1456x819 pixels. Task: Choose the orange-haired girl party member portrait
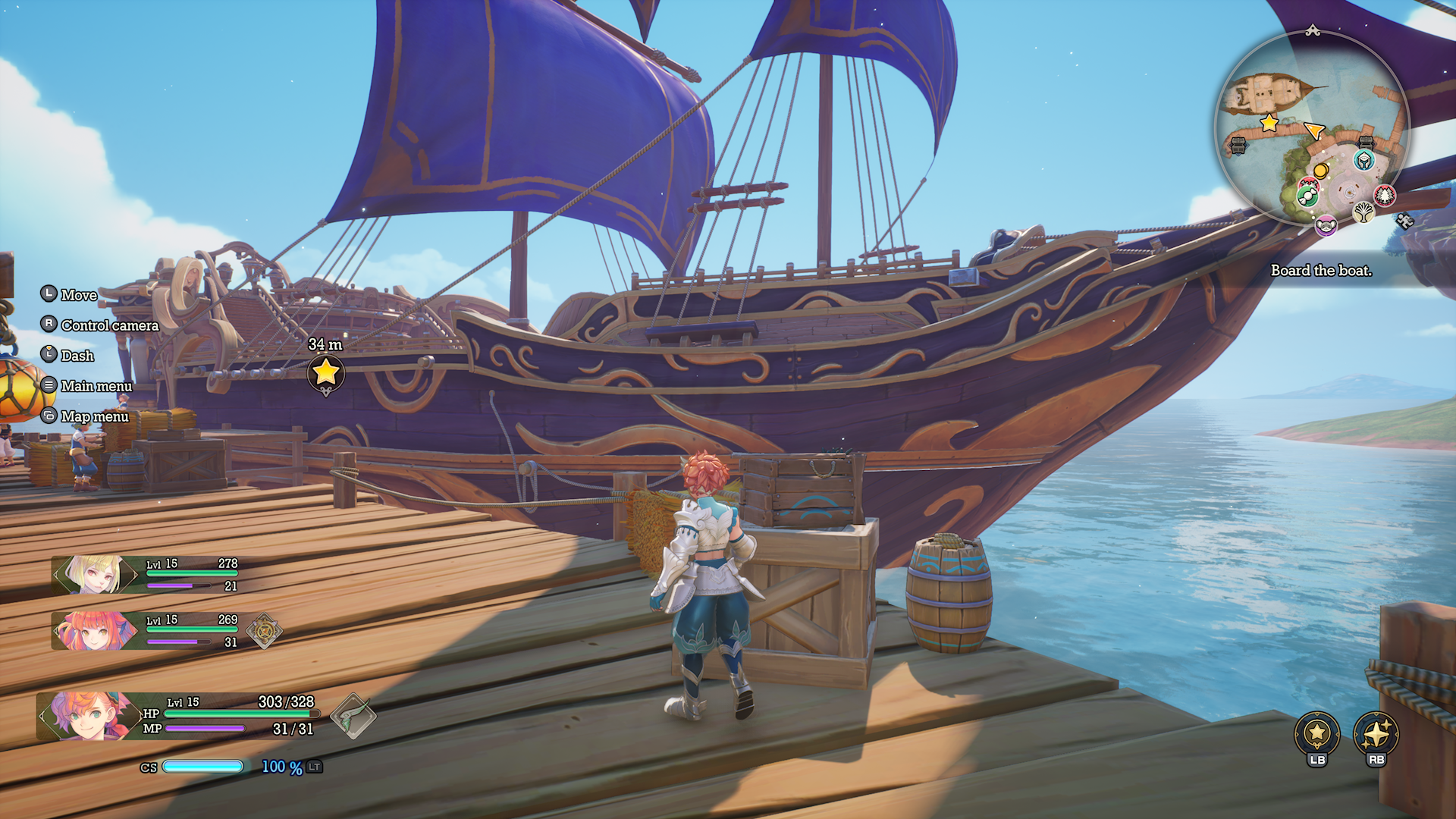pos(93,631)
